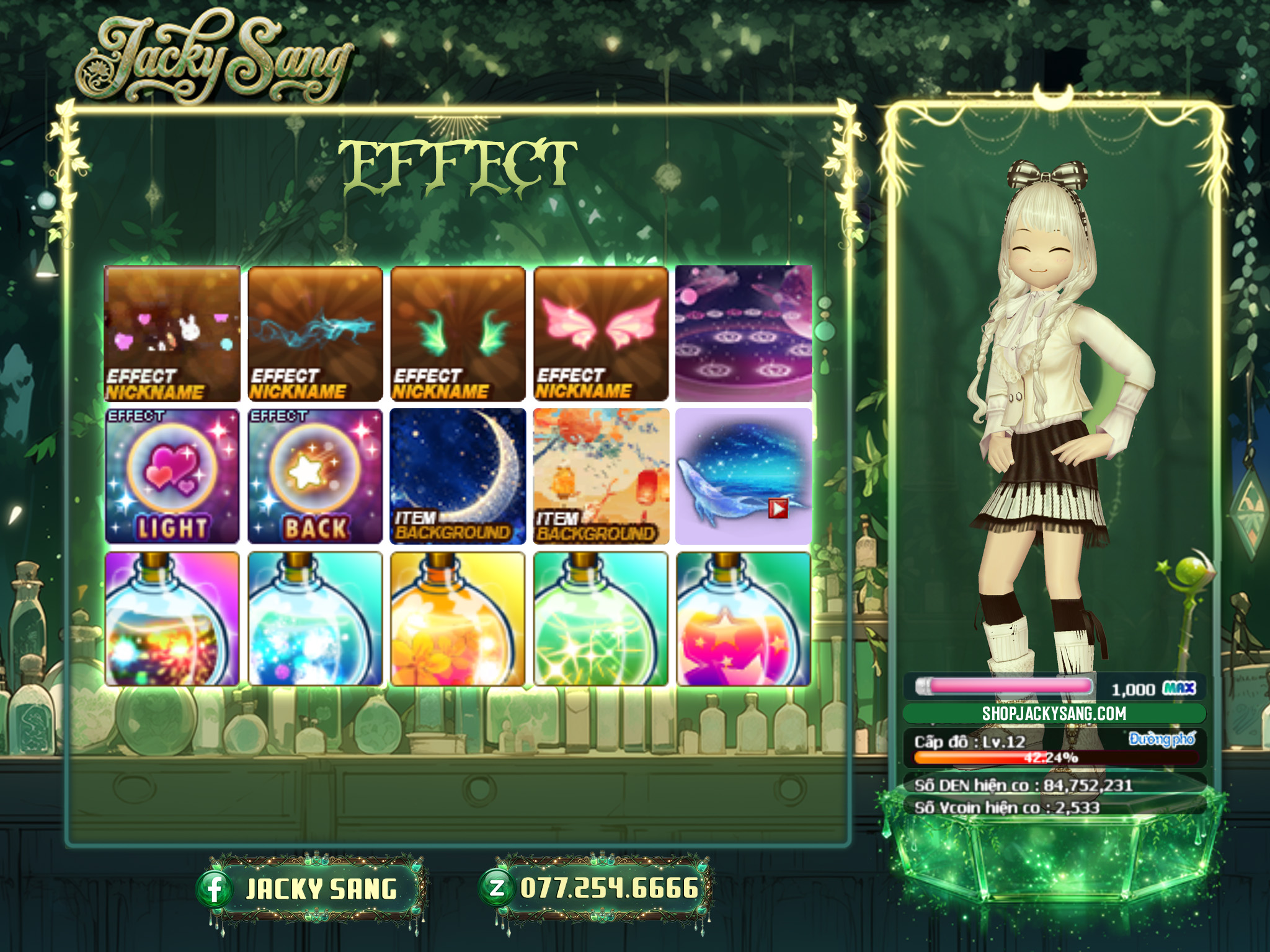
Task: Click the Zalo phone number badge
Action: 597,889
